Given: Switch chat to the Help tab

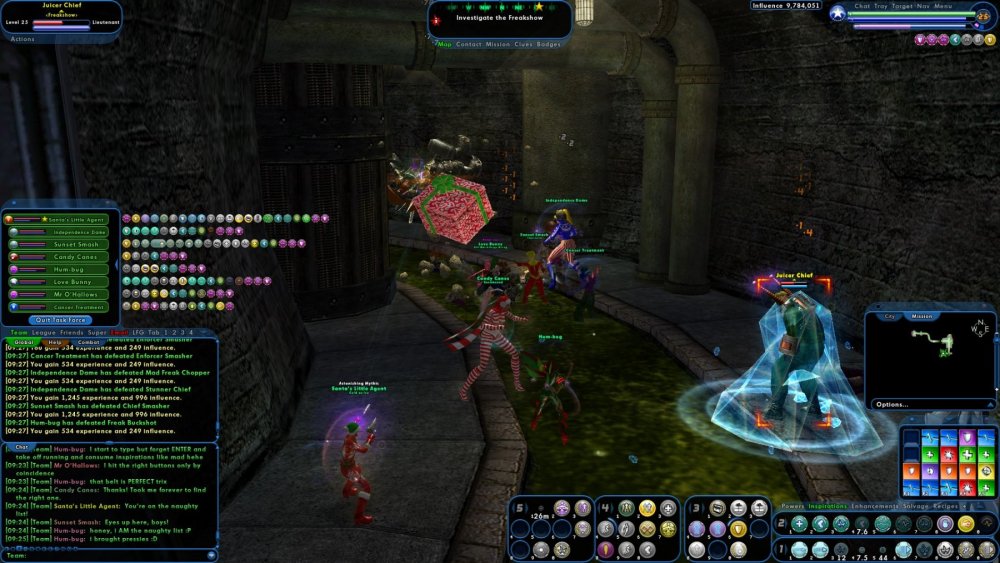Looking at the screenshot, I should (55, 343).
